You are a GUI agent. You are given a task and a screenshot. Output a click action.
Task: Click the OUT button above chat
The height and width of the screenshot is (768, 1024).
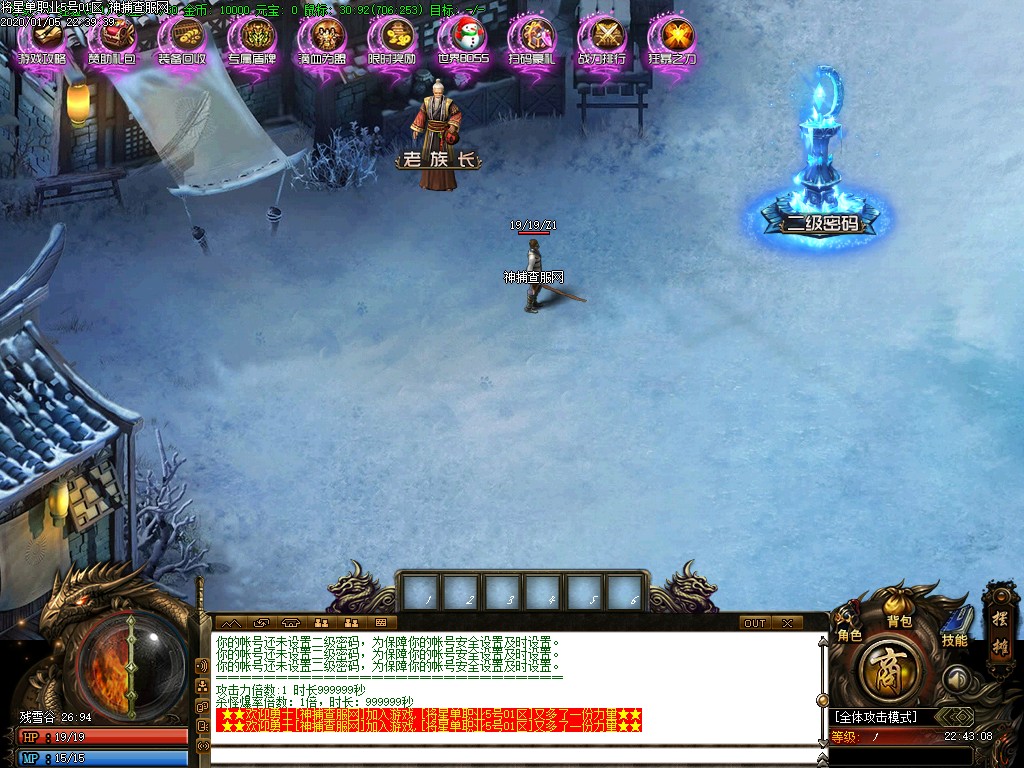click(755, 623)
